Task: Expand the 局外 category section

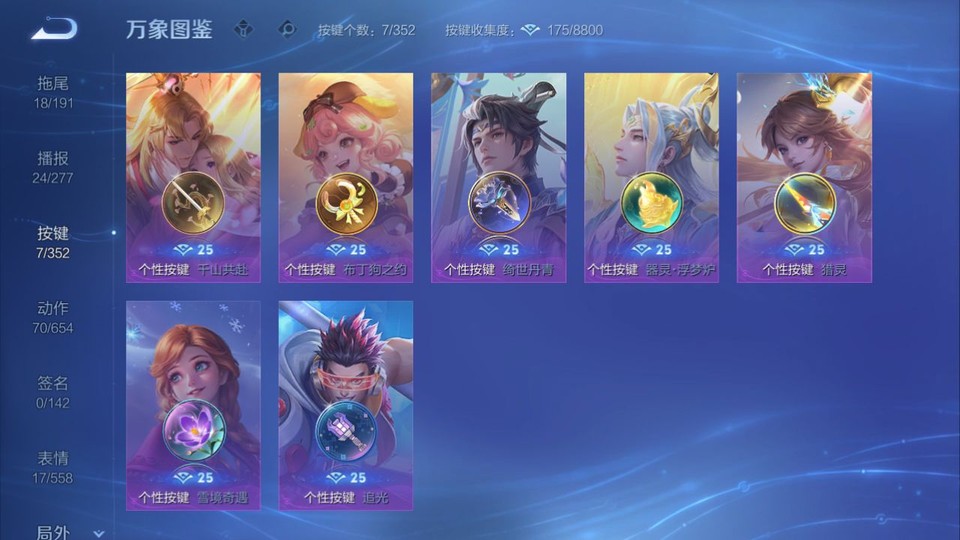Action: 68,532
